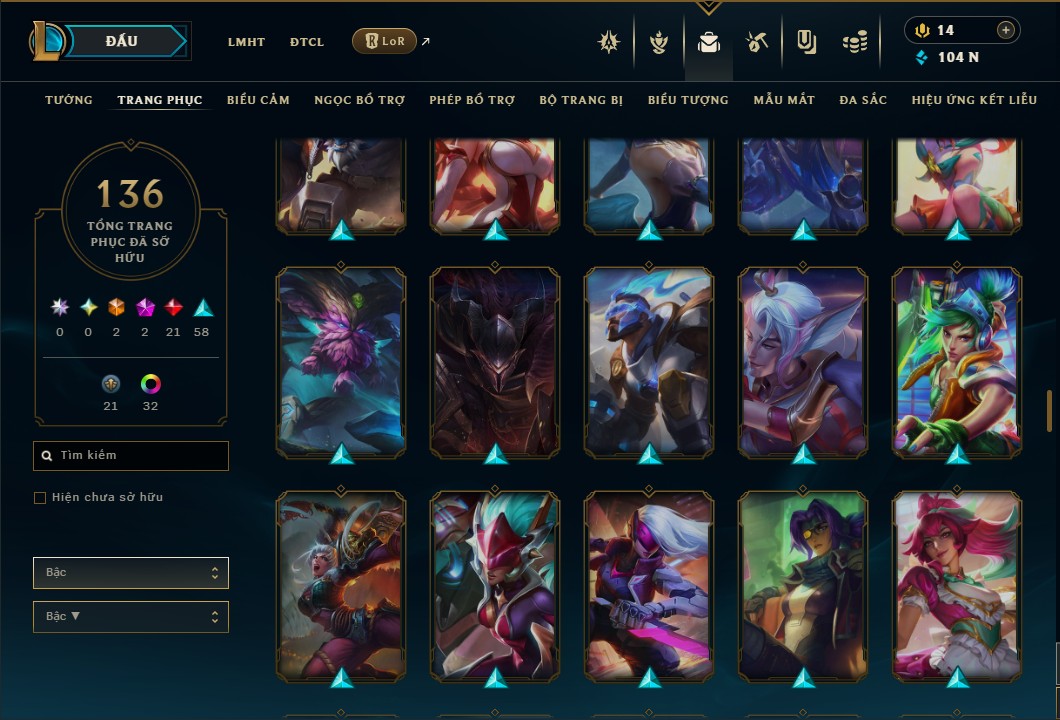Open the ĐTCL section
1060x720 pixels.
click(307, 42)
